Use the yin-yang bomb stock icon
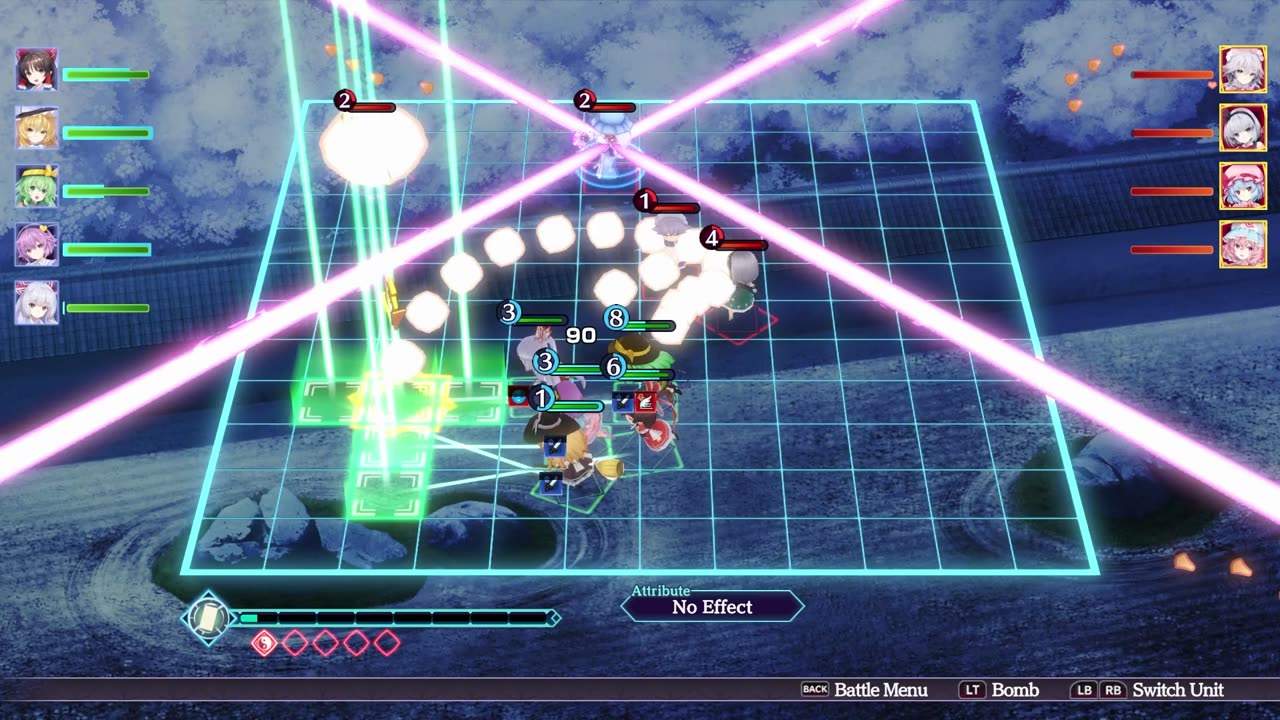 (x=263, y=643)
